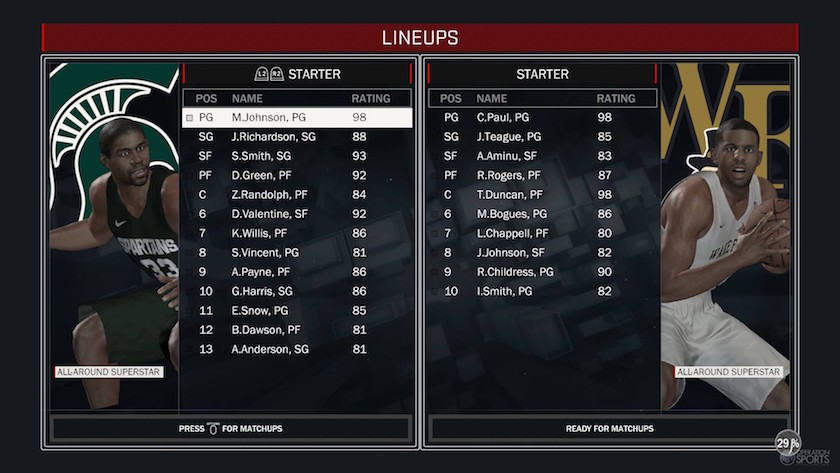Choose E.Snow in the roster list

[297, 311]
